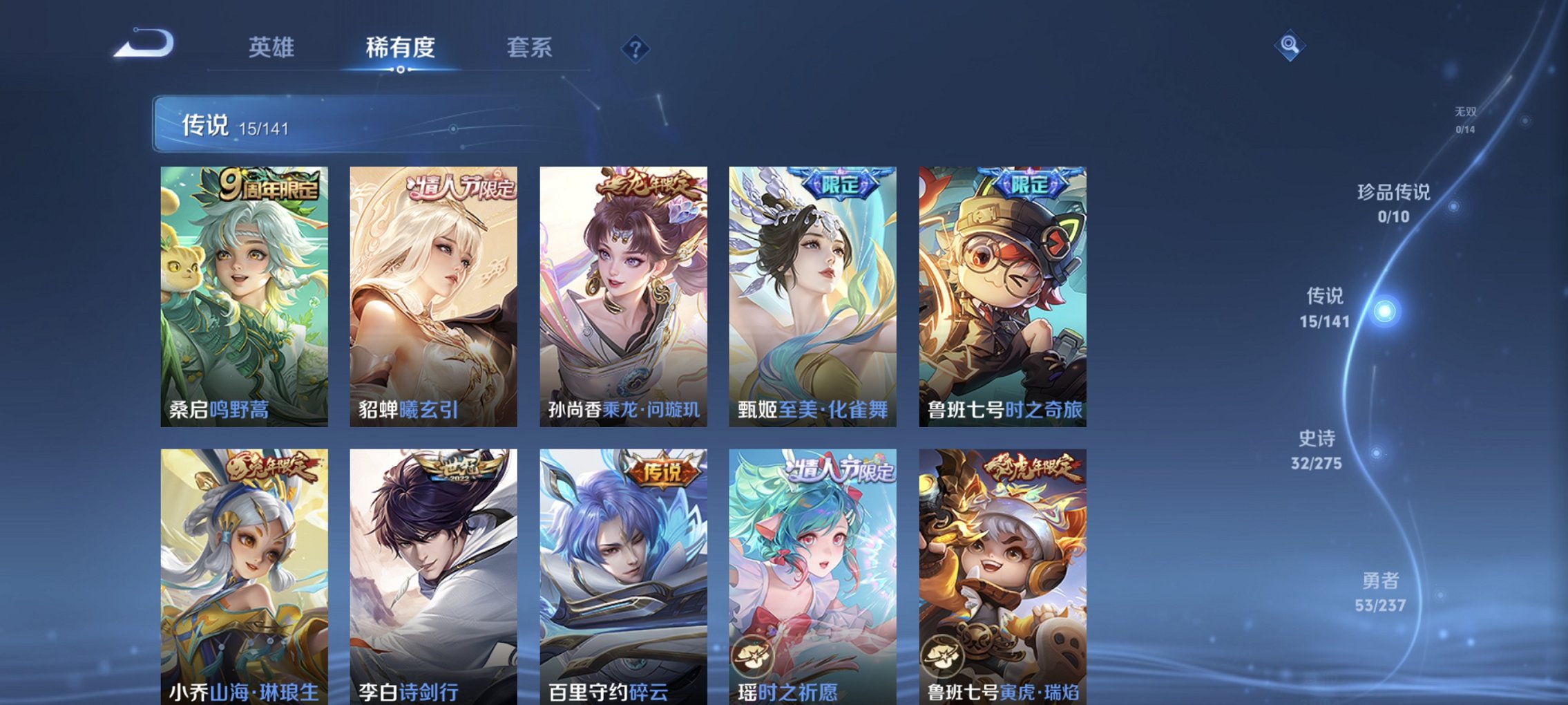Open the help question mark button
This screenshot has width=1568, height=705.
pyautogui.click(x=635, y=48)
